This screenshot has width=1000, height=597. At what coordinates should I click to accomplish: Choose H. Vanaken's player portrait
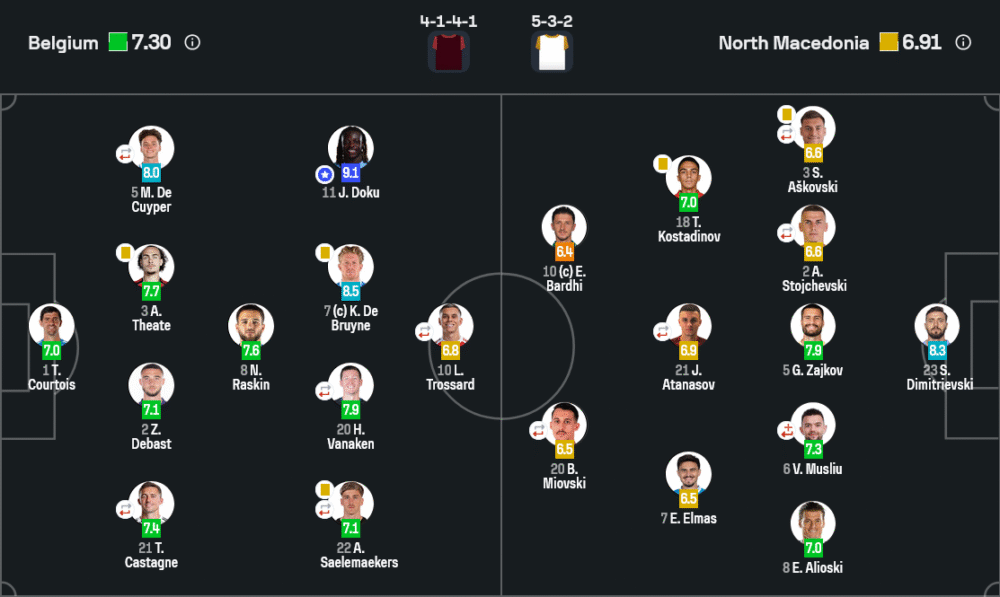351,384
